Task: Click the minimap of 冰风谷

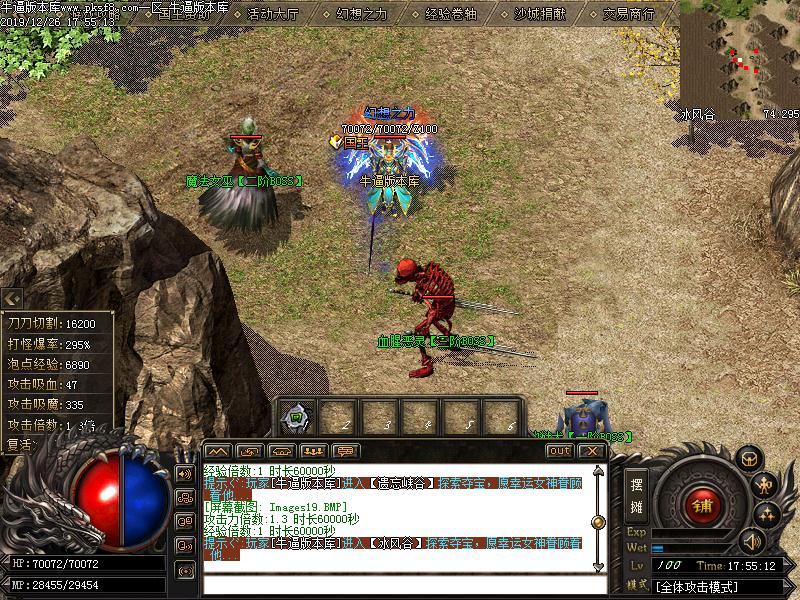Action: 740,58
